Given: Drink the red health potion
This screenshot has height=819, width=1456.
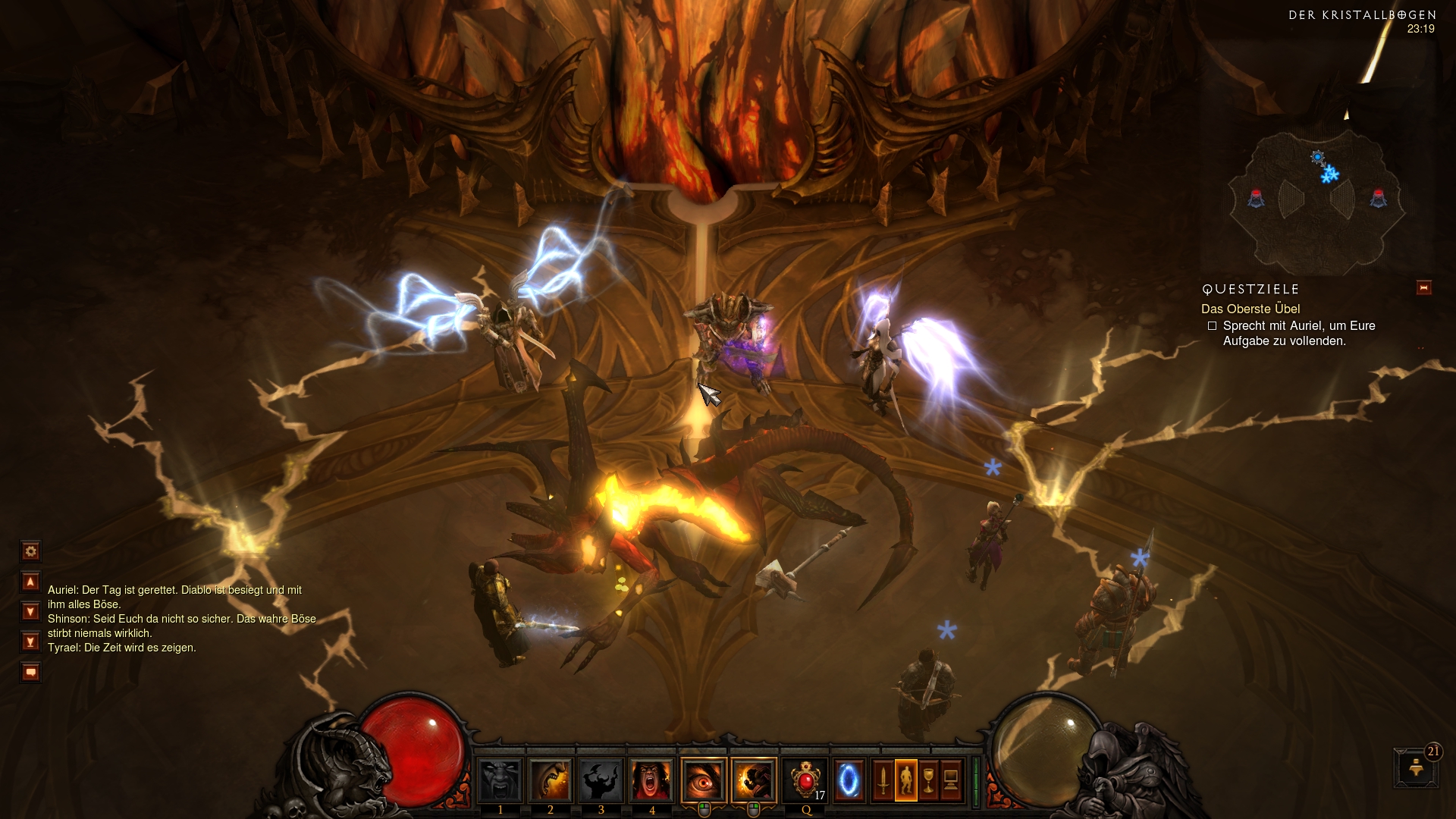Looking at the screenshot, I should tap(805, 780).
